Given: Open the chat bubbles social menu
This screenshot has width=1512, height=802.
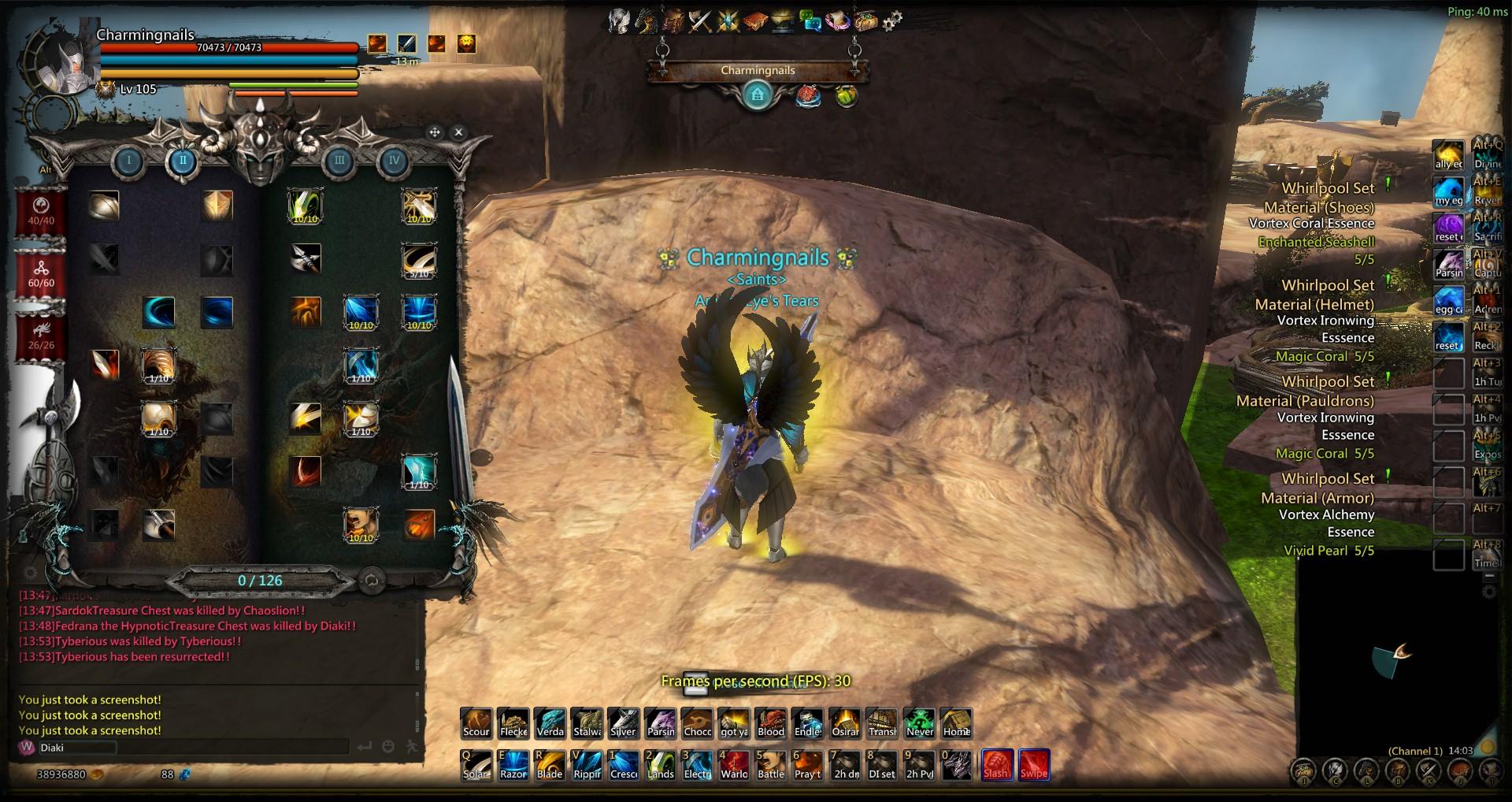Looking at the screenshot, I should [810, 21].
